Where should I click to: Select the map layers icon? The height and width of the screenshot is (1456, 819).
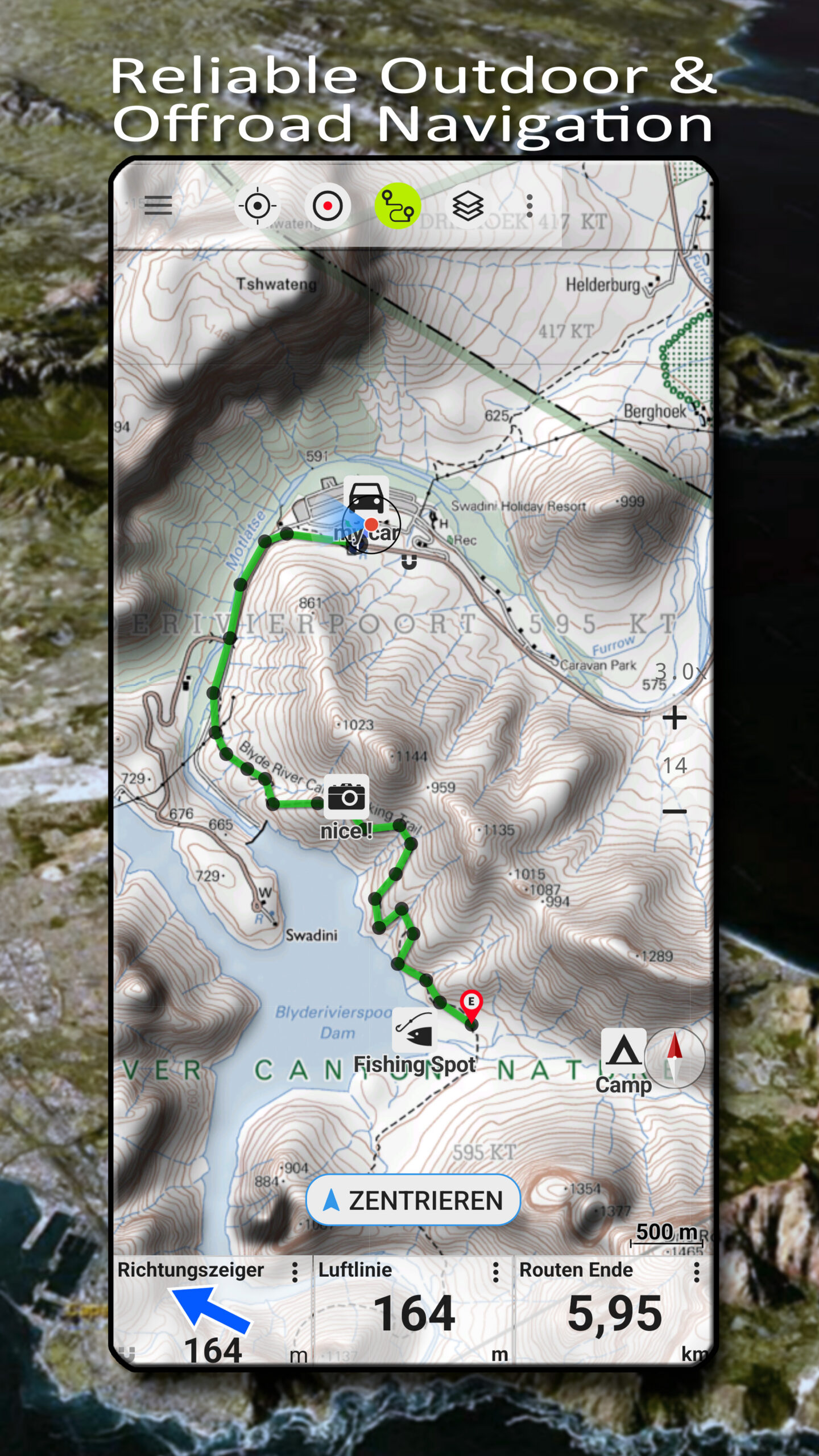coord(469,205)
